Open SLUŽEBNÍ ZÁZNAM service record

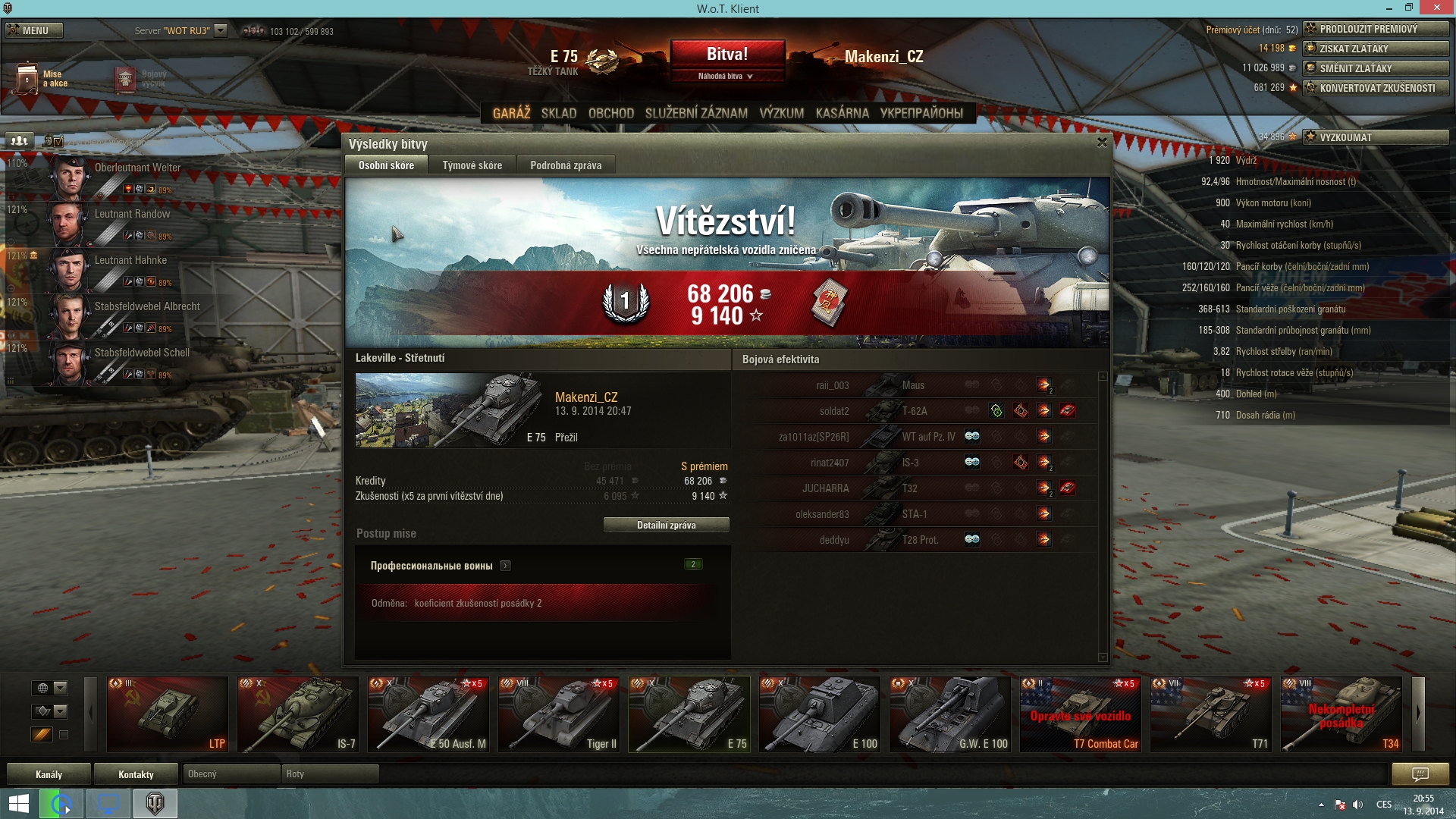696,113
